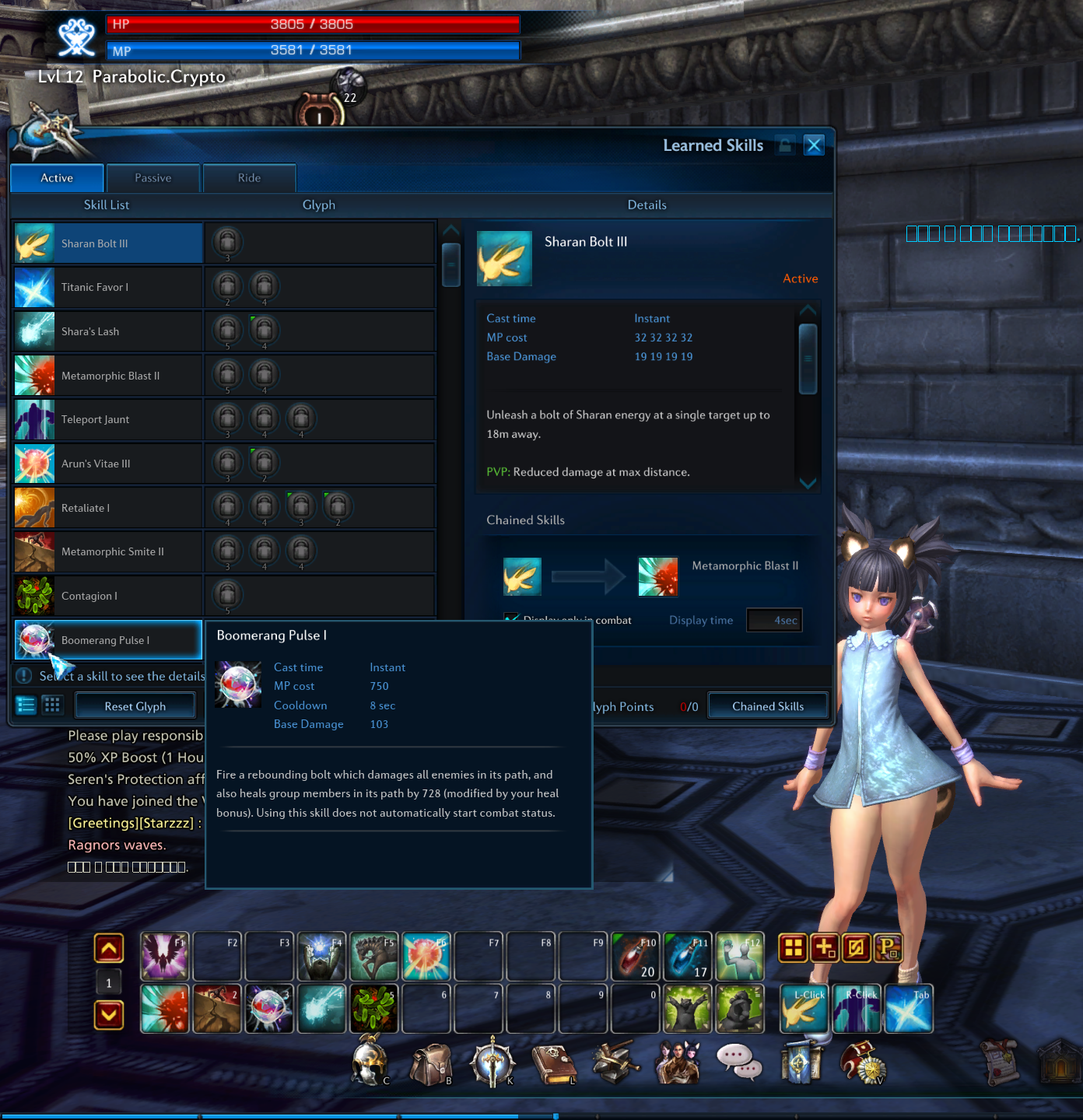Choose Shara's Lash skill row
The height and width of the screenshot is (1120, 1083).
108,331
